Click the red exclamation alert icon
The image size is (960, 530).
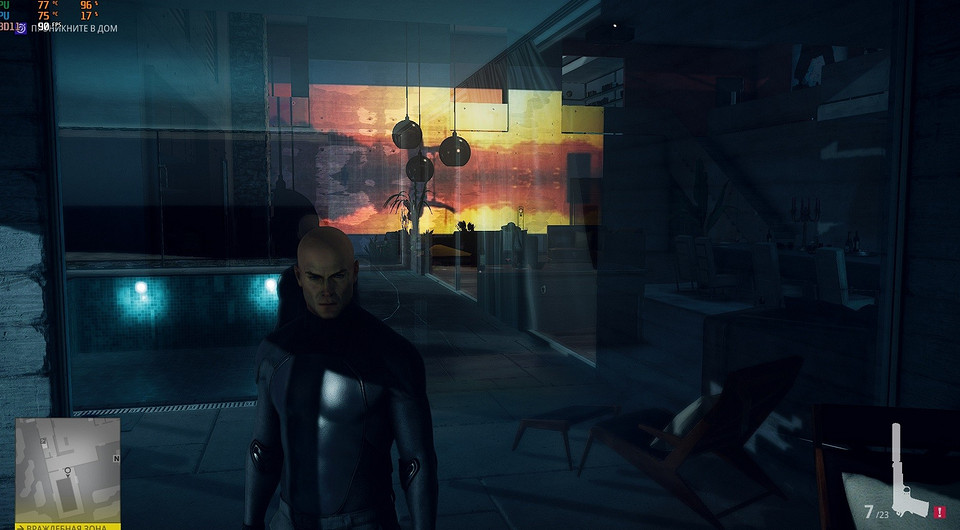pyautogui.click(x=939, y=512)
